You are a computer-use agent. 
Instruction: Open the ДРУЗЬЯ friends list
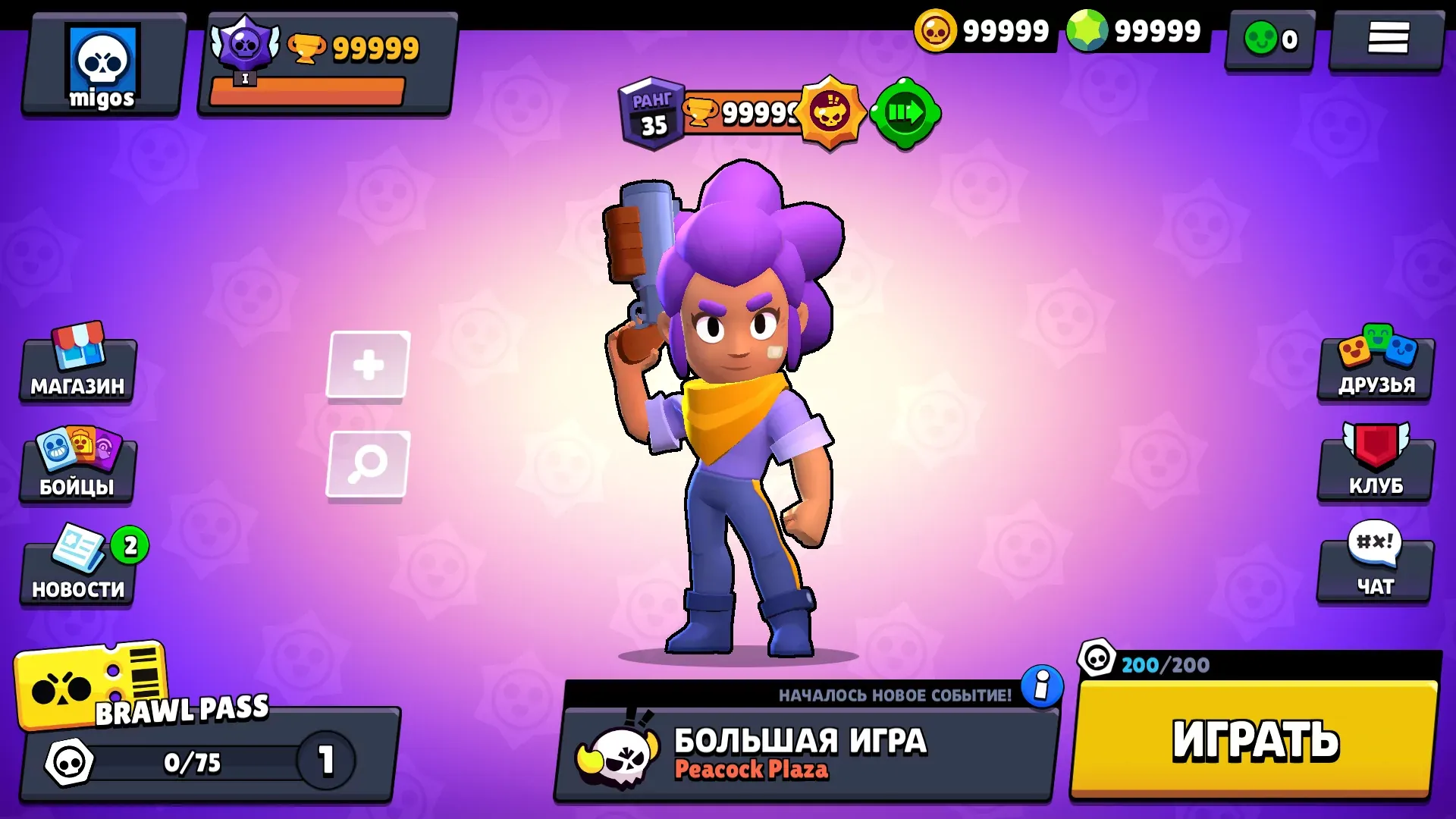coord(1375,370)
